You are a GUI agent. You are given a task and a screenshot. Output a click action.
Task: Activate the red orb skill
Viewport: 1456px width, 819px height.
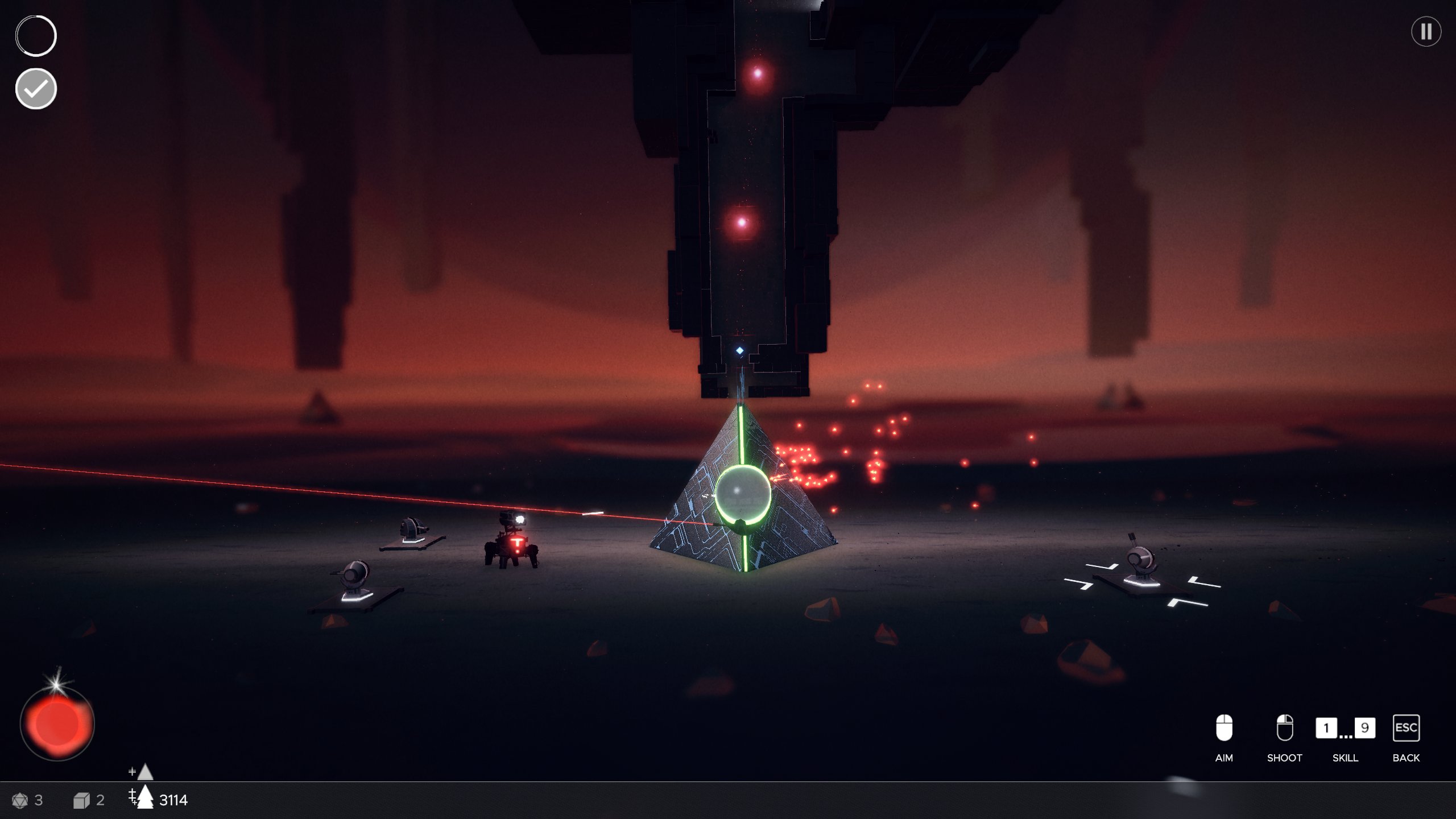(x=57, y=723)
